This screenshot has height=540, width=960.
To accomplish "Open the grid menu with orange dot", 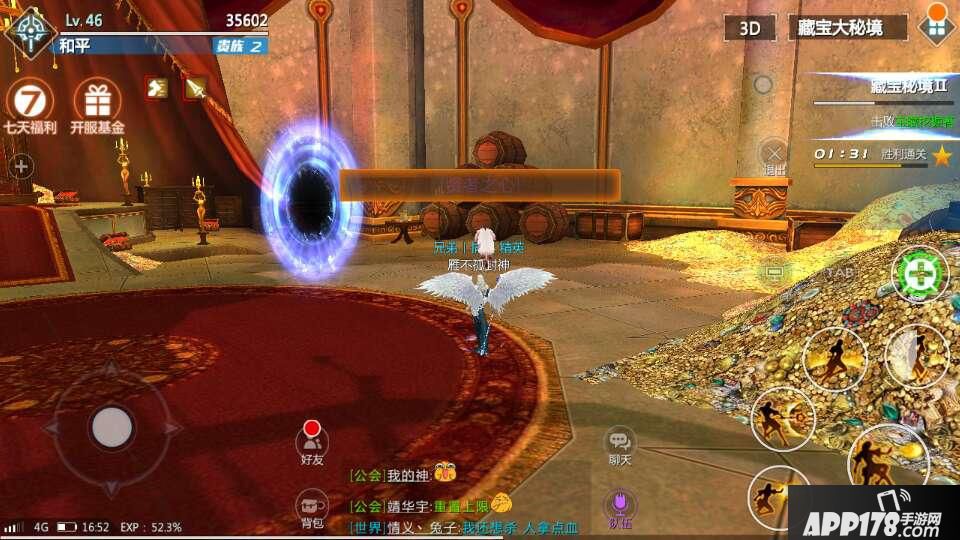I will point(935,26).
